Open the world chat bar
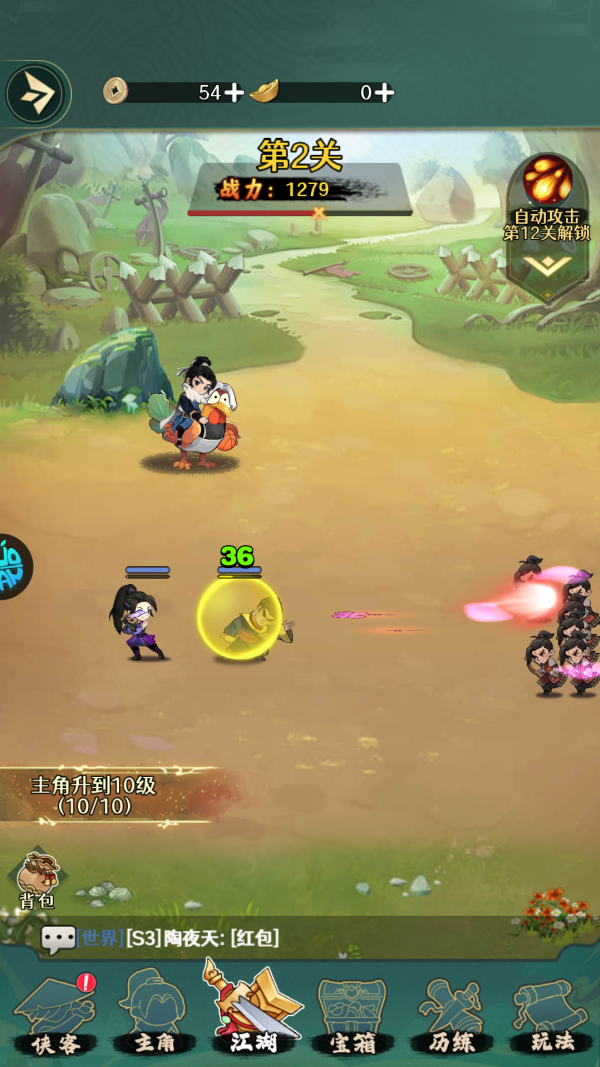The height and width of the screenshot is (1067, 600). tap(300, 938)
